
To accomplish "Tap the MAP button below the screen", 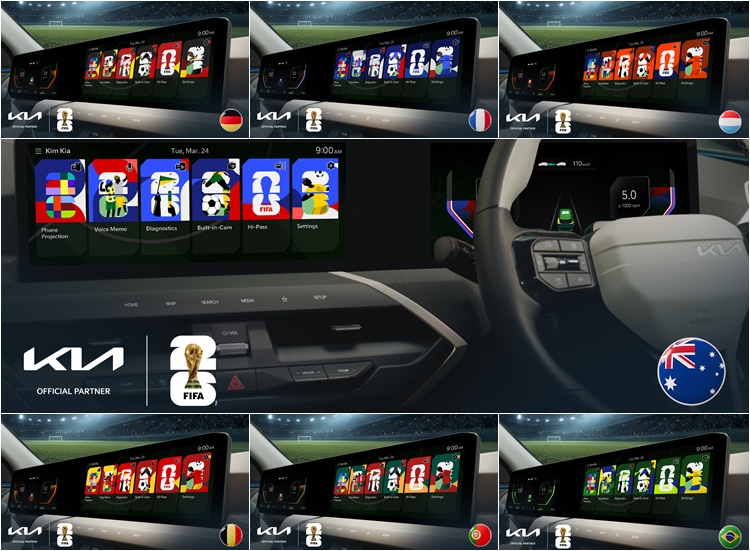I will (x=171, y=303).
